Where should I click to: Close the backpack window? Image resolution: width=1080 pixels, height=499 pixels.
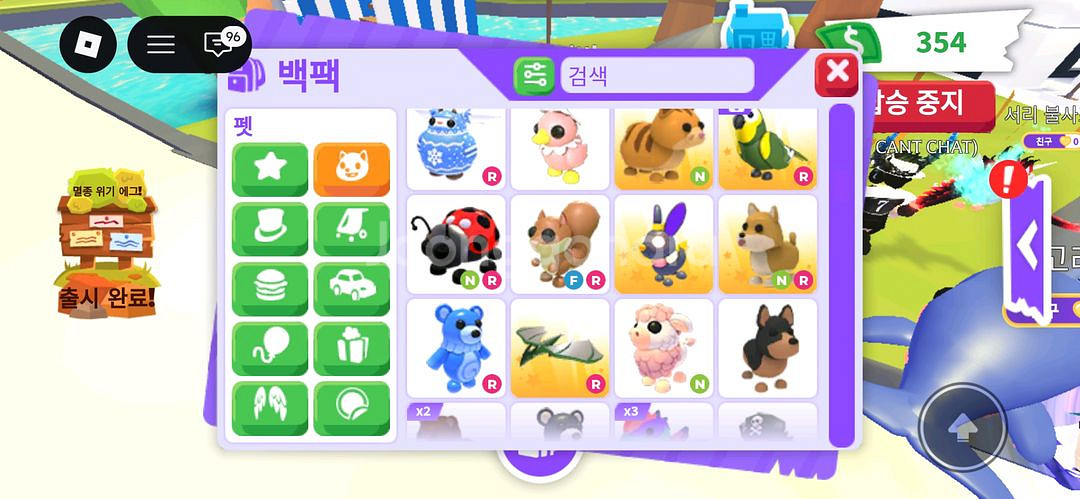pyautogui.click(x=837, y=73)
